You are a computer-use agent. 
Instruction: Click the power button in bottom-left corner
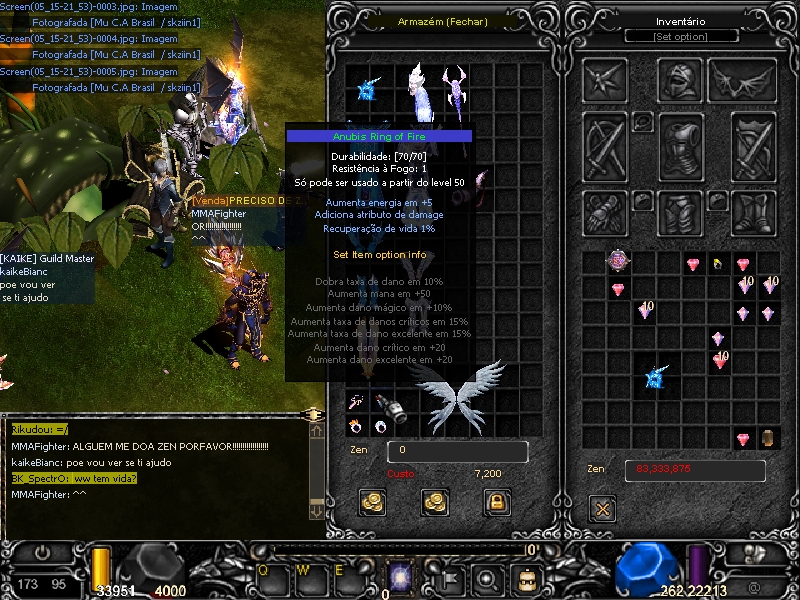pos(42,552)
